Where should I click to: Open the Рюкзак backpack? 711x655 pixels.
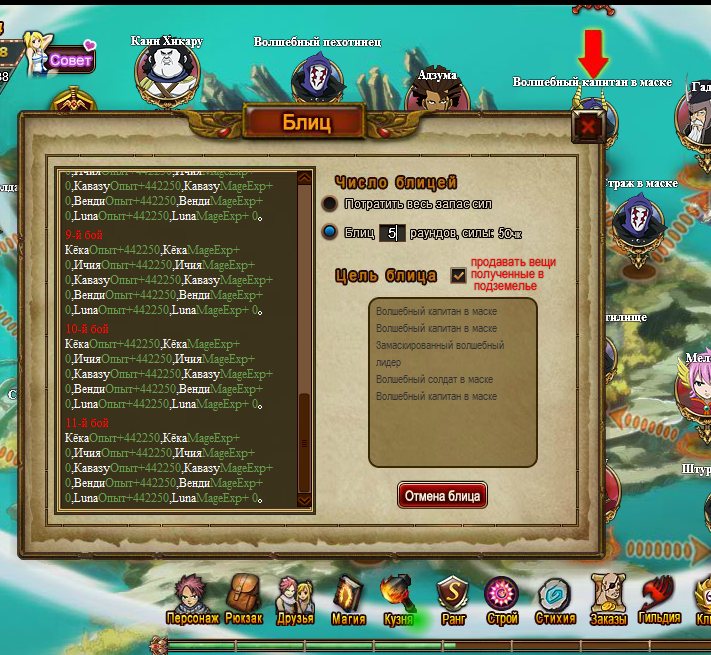(x=243, y=600)
